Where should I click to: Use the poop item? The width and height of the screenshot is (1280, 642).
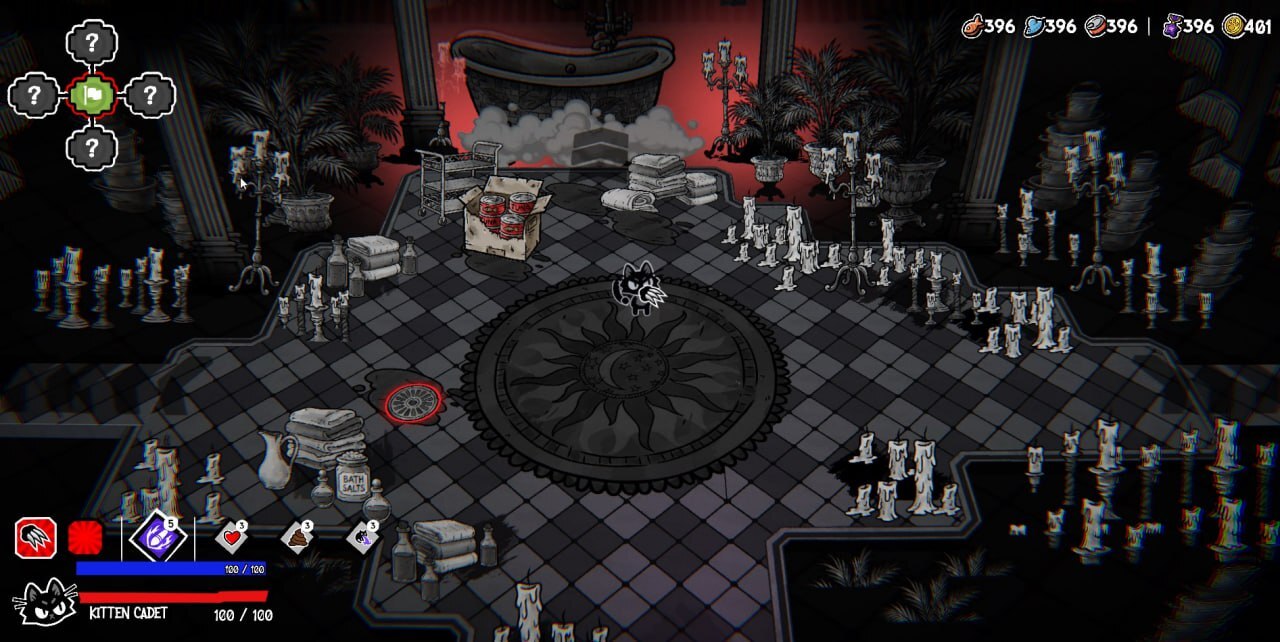pos(297,538)
